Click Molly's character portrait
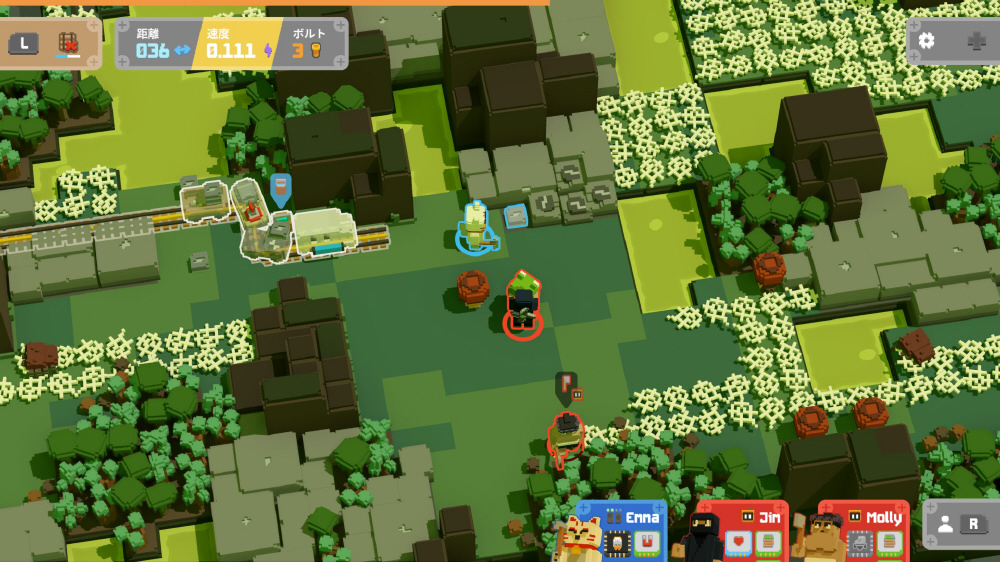Image resolution: width=1000 pixels, height=562 pixels. [x=822, y=537]
